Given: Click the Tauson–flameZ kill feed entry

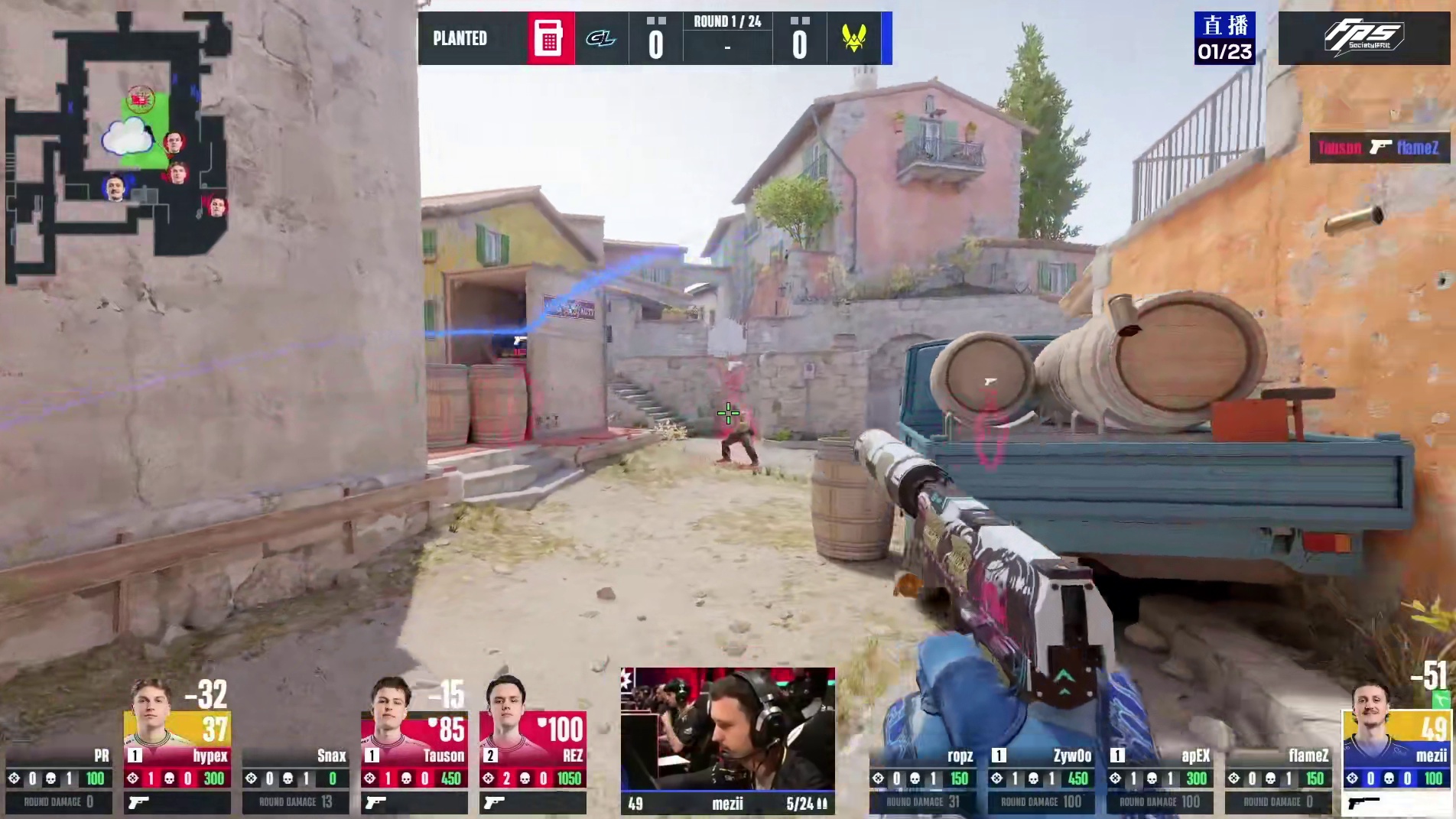Looking at the screenshot, I should pos(1379,148).
